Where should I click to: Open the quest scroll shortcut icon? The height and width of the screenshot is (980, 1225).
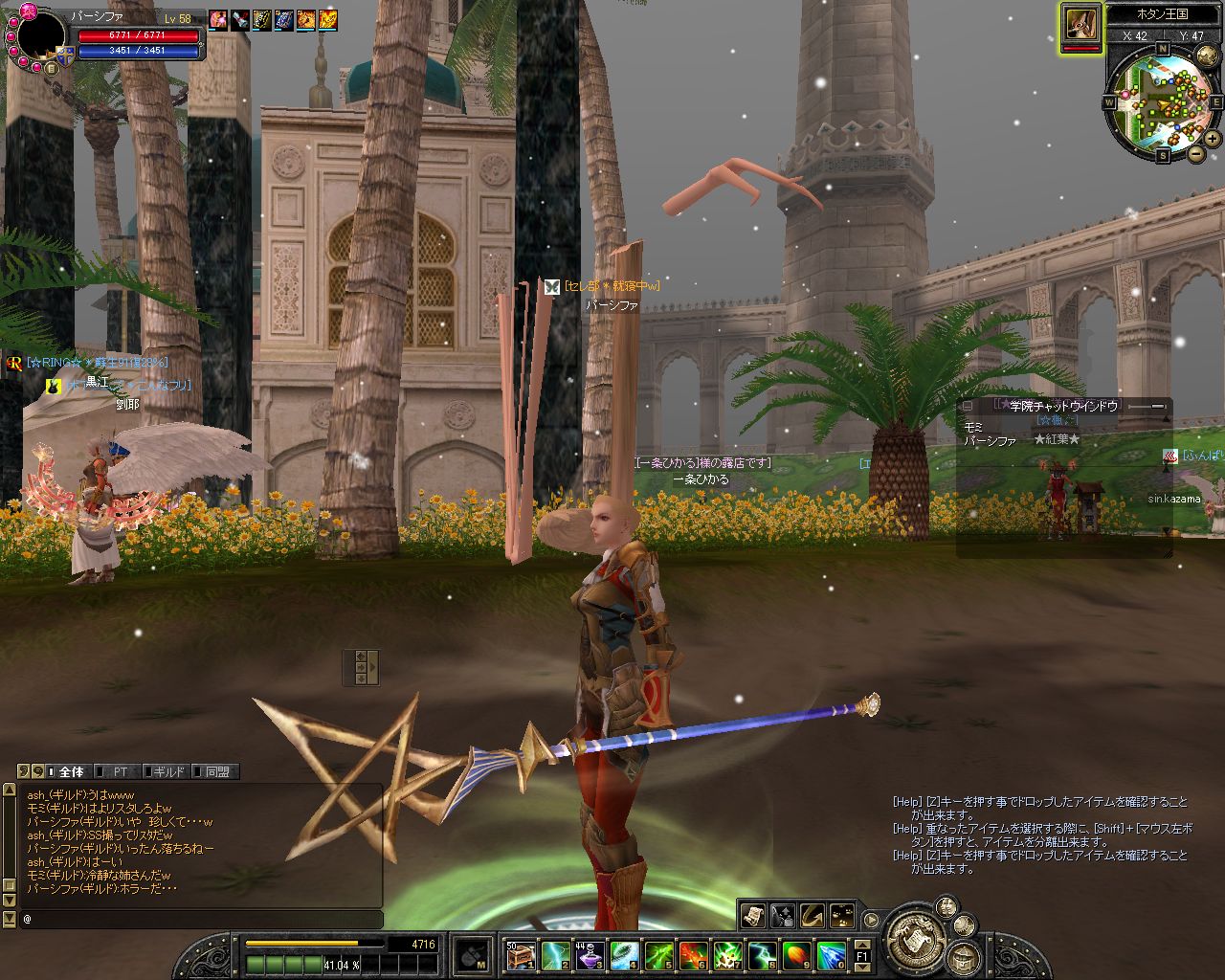click(x=753, y=916)
